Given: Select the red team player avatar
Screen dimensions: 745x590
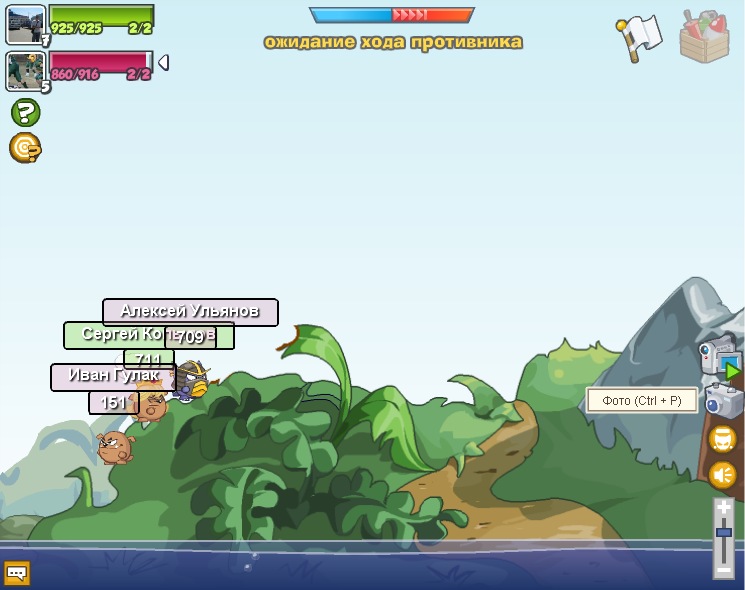Looking at the screenshot, I should (25, 71).
